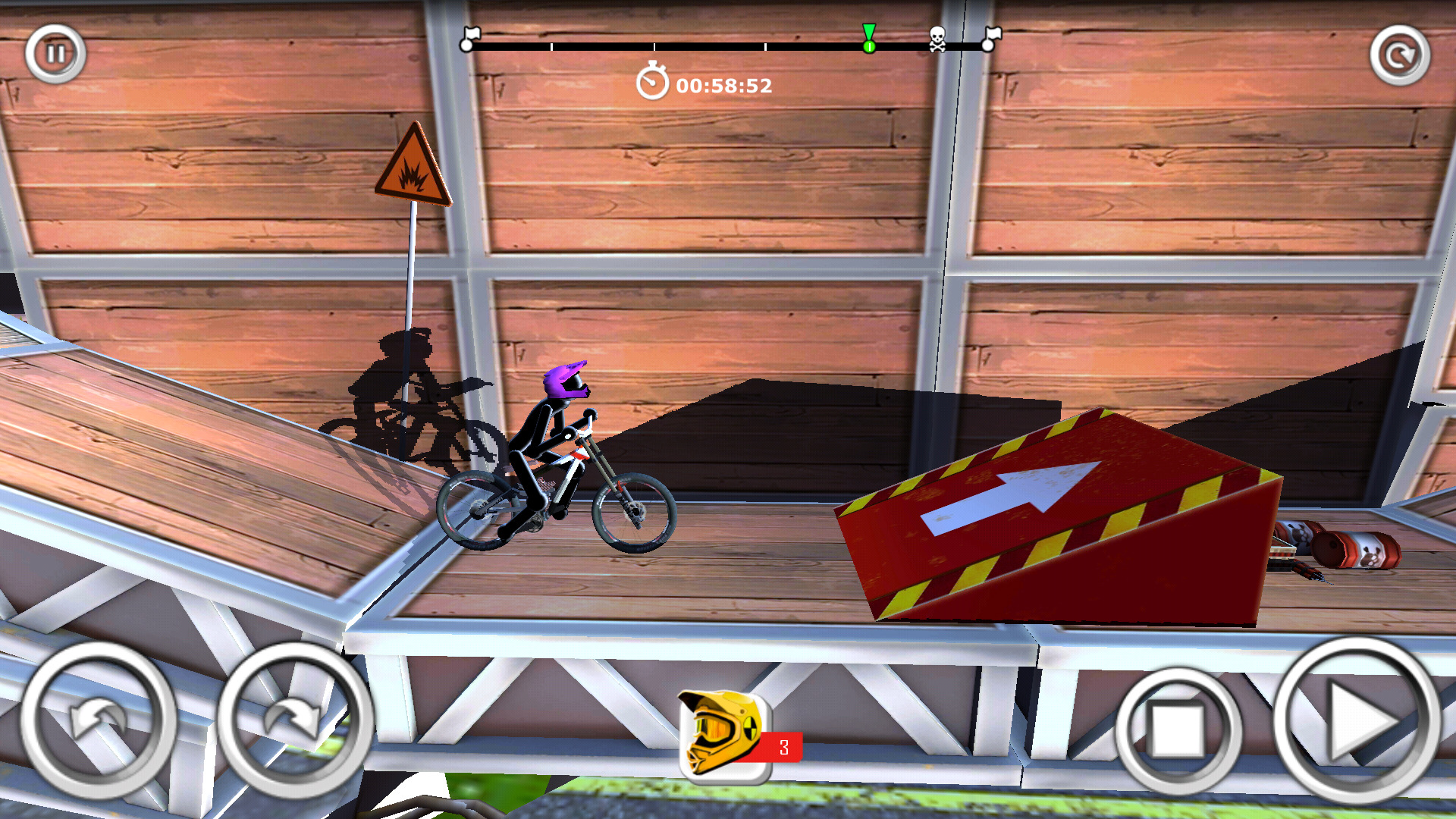
Task: Click the green checkpoint marker
Action: [x=869, y=38]
